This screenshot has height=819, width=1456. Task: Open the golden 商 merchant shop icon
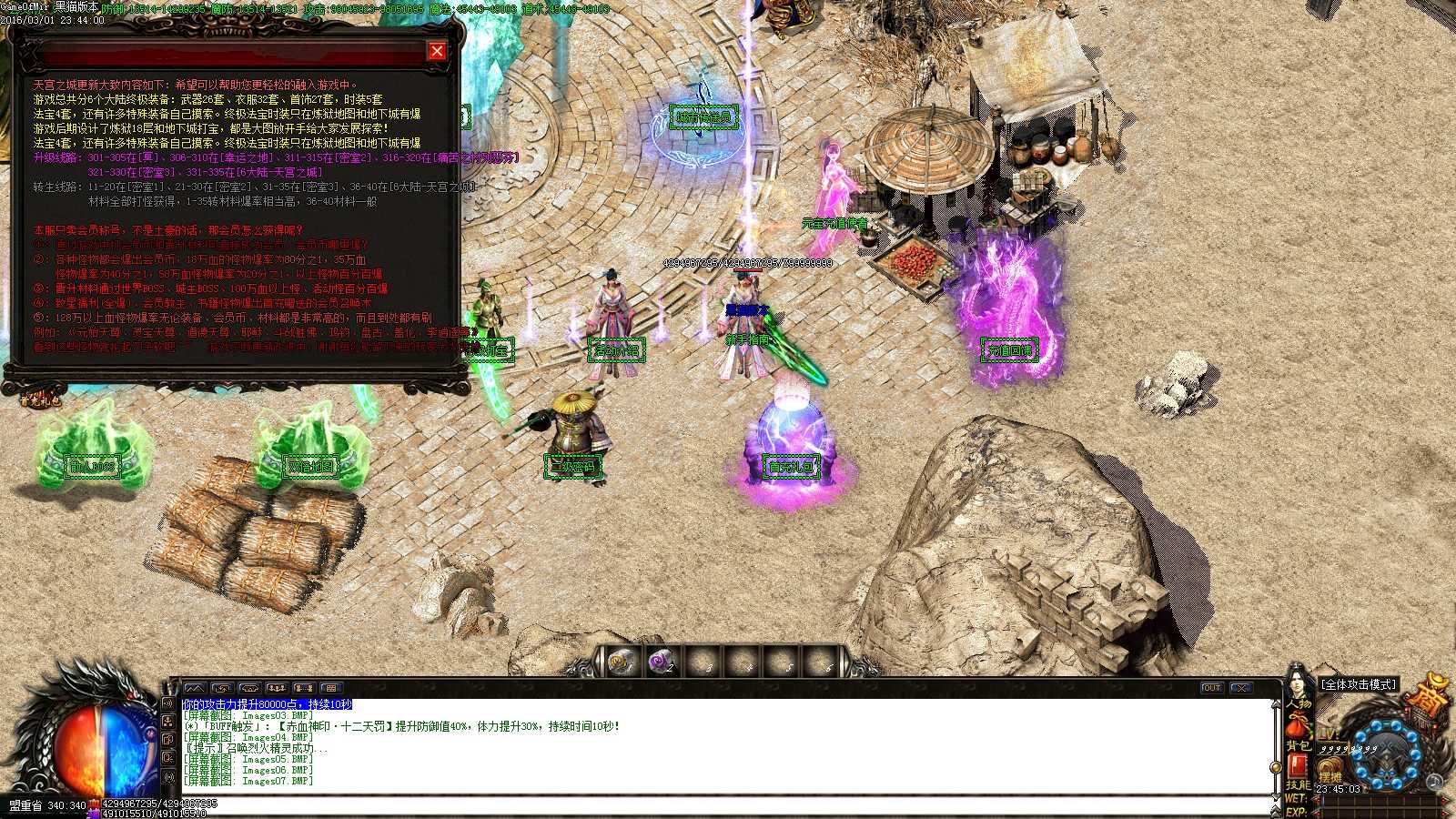tap(1429, 699)
